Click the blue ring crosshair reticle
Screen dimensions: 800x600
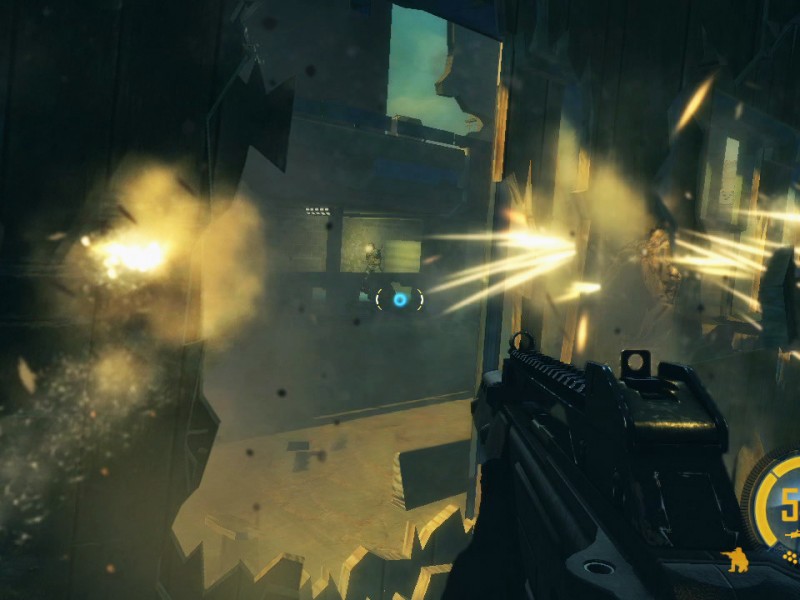coord(400,298)
